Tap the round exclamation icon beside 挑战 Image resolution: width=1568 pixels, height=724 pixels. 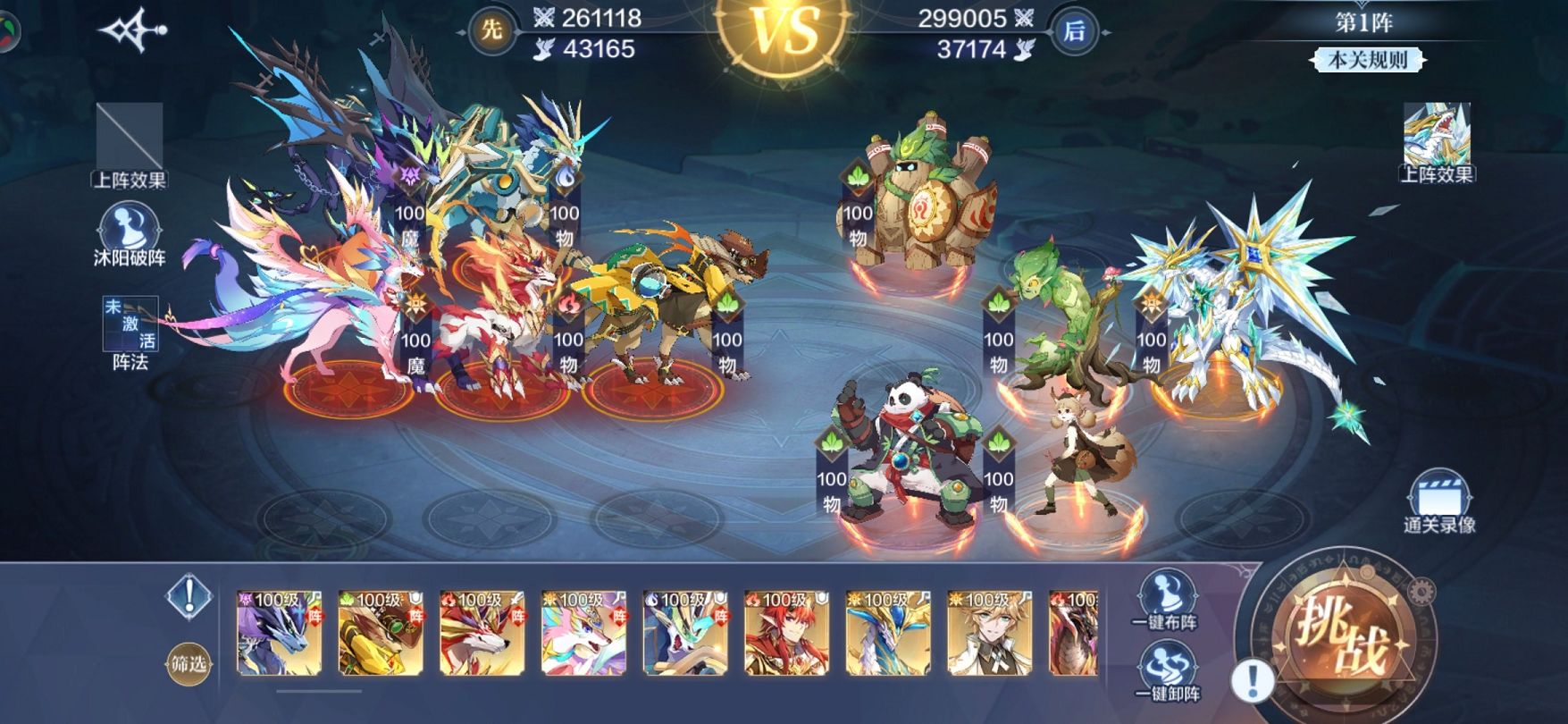[x=1253, y=680]
